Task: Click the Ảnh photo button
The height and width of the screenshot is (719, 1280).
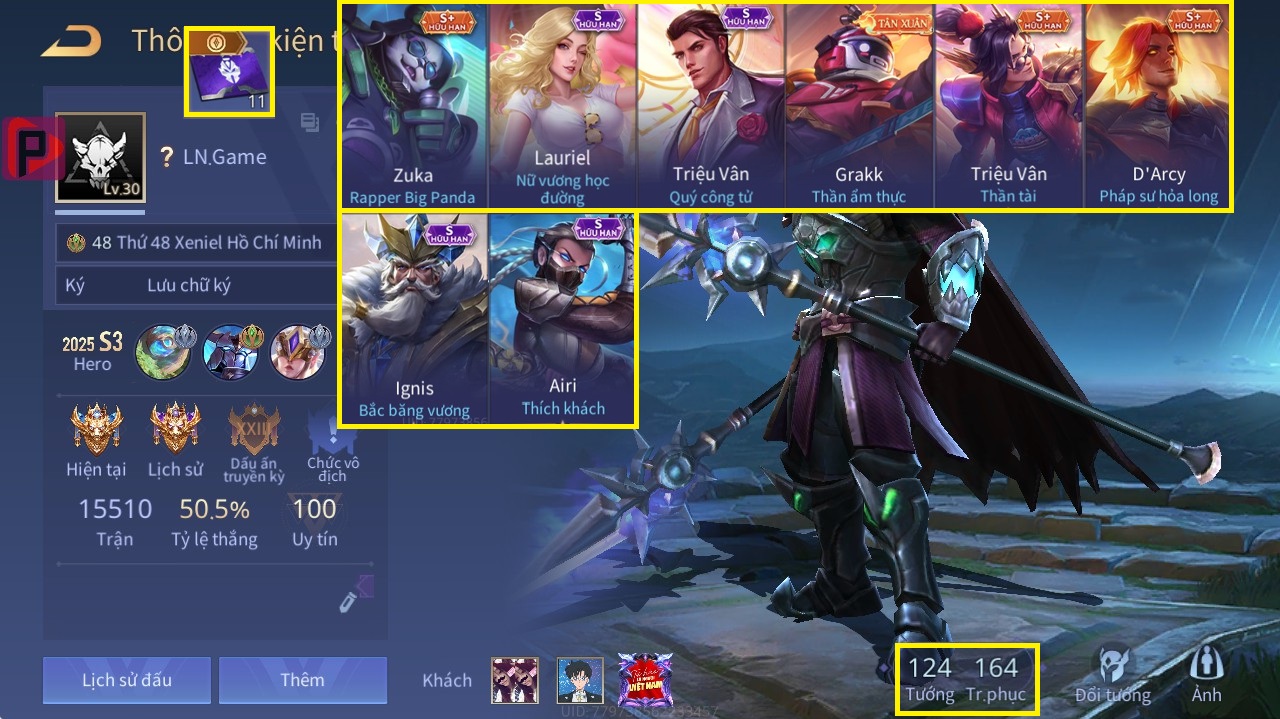Action: coord(1206,675)
